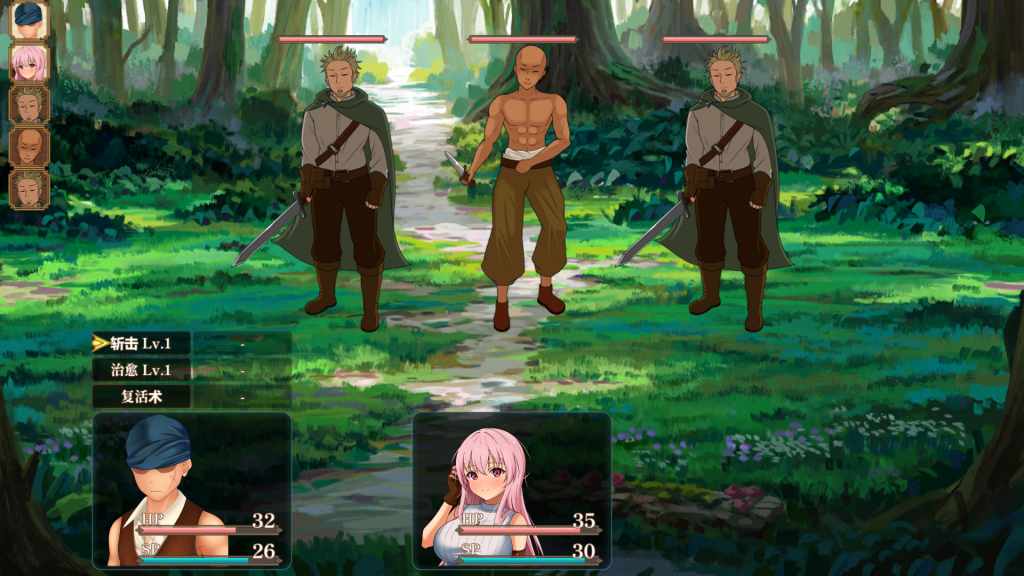This screenshot has height=576, width=1024.
Task: Select the pink-haired girl turn-order icon
Action: [29, 62]
